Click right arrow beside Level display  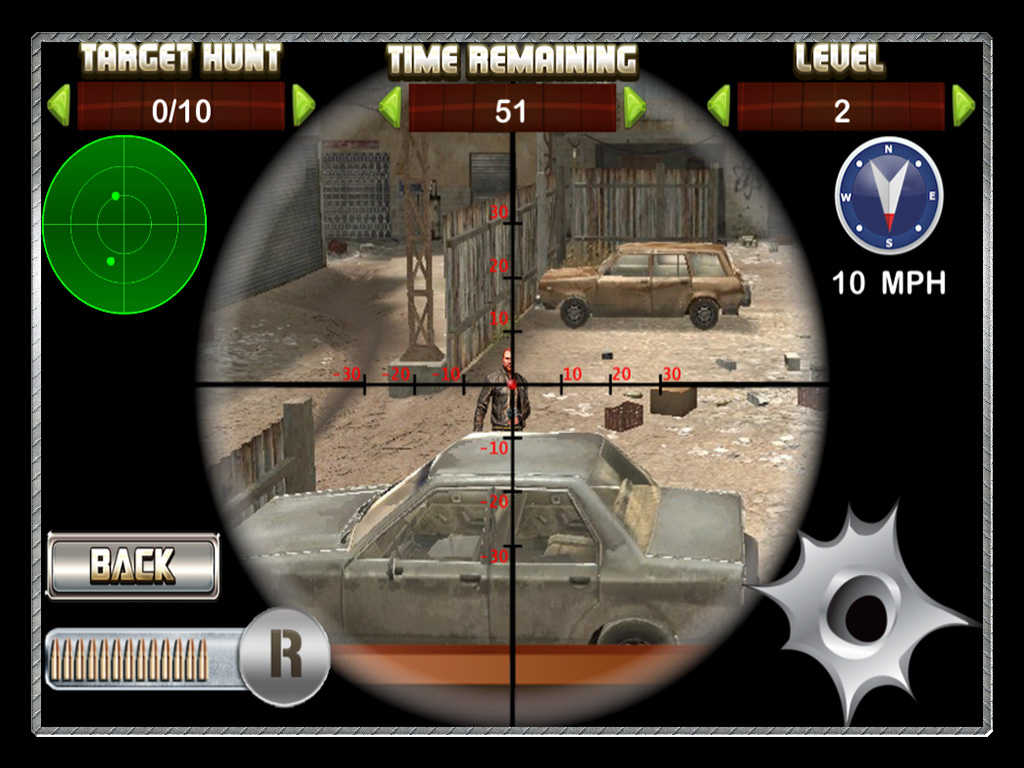click(x=963, y=106)
